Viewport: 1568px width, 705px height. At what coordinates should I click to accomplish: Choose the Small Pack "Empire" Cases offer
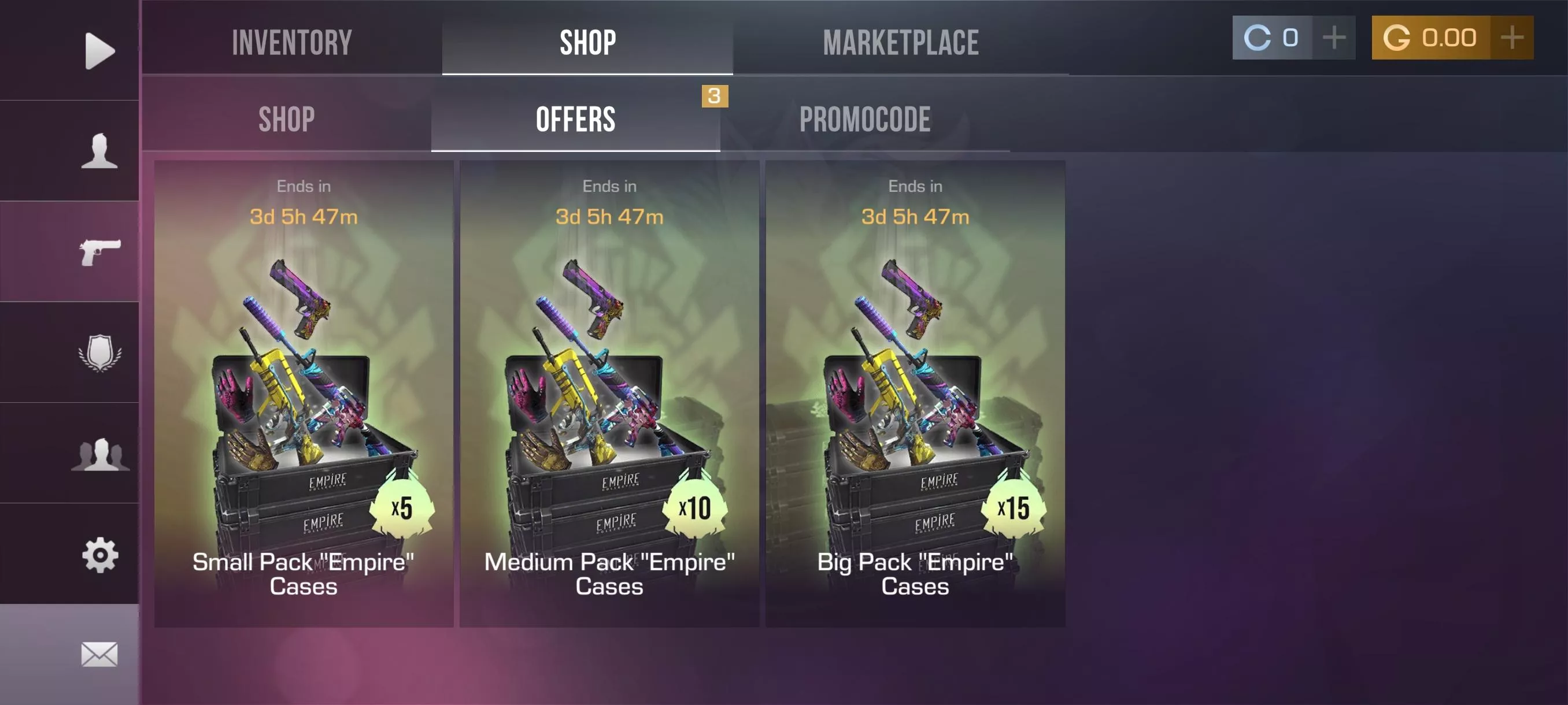[x=303, y=393]
